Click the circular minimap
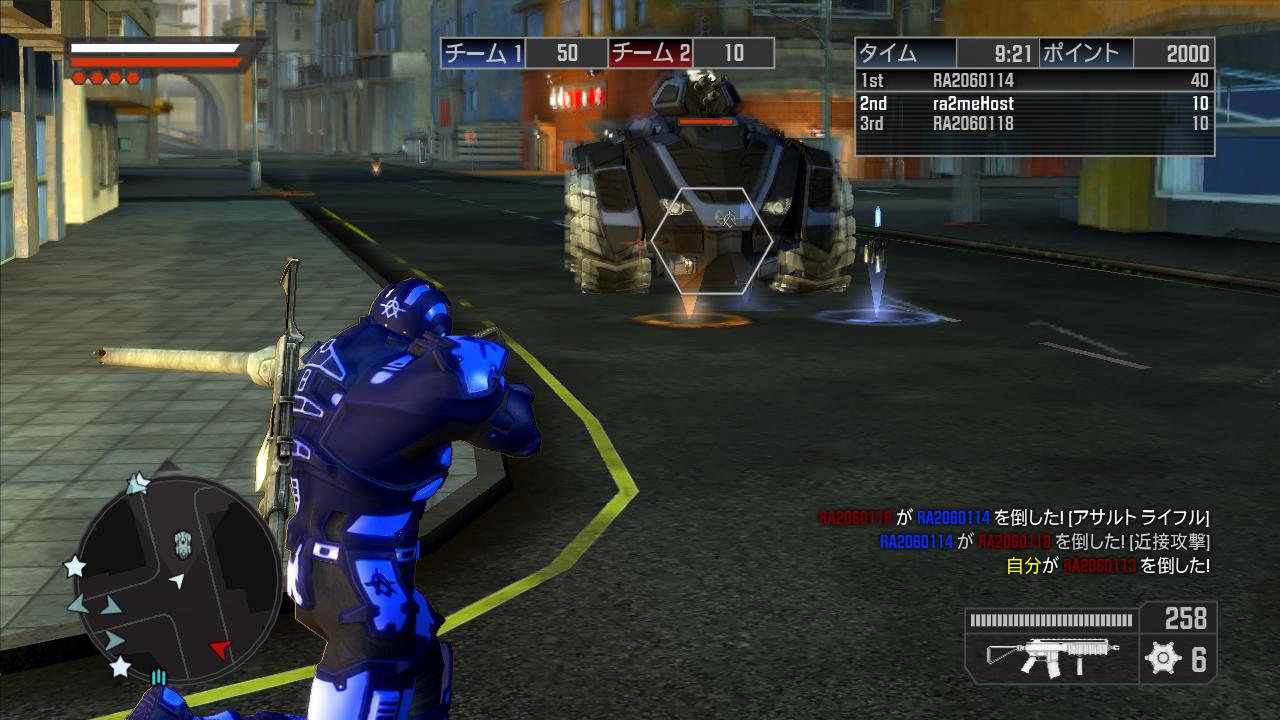 [178, 578]
